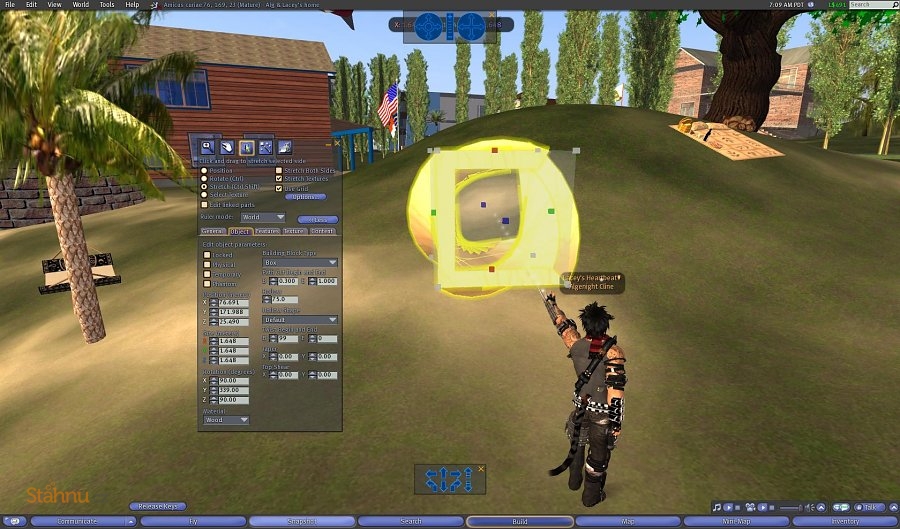
Task: Open the Building Block Type dropdown
Action: click(300, 263)
